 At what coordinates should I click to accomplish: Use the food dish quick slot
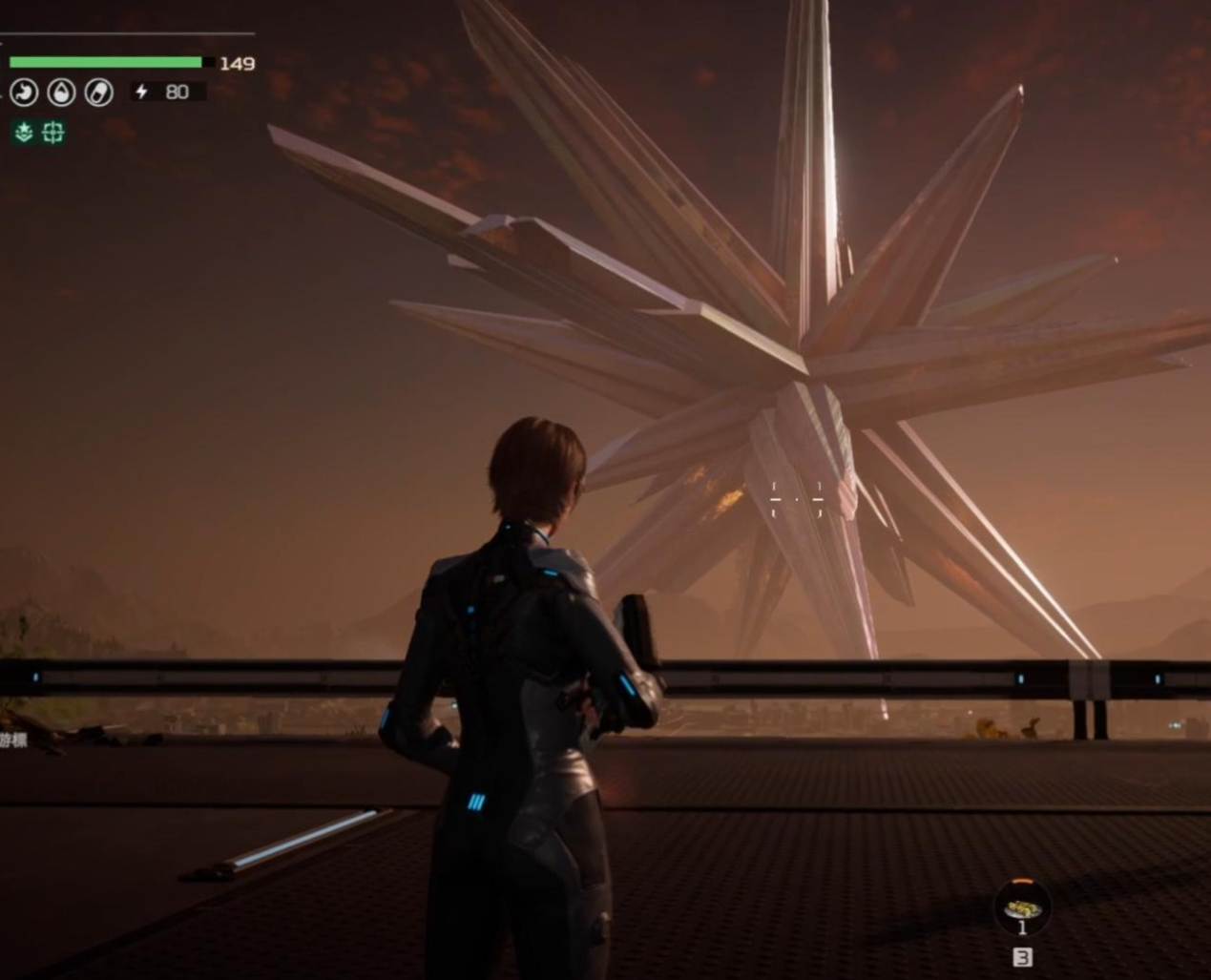coord(1022,907)
